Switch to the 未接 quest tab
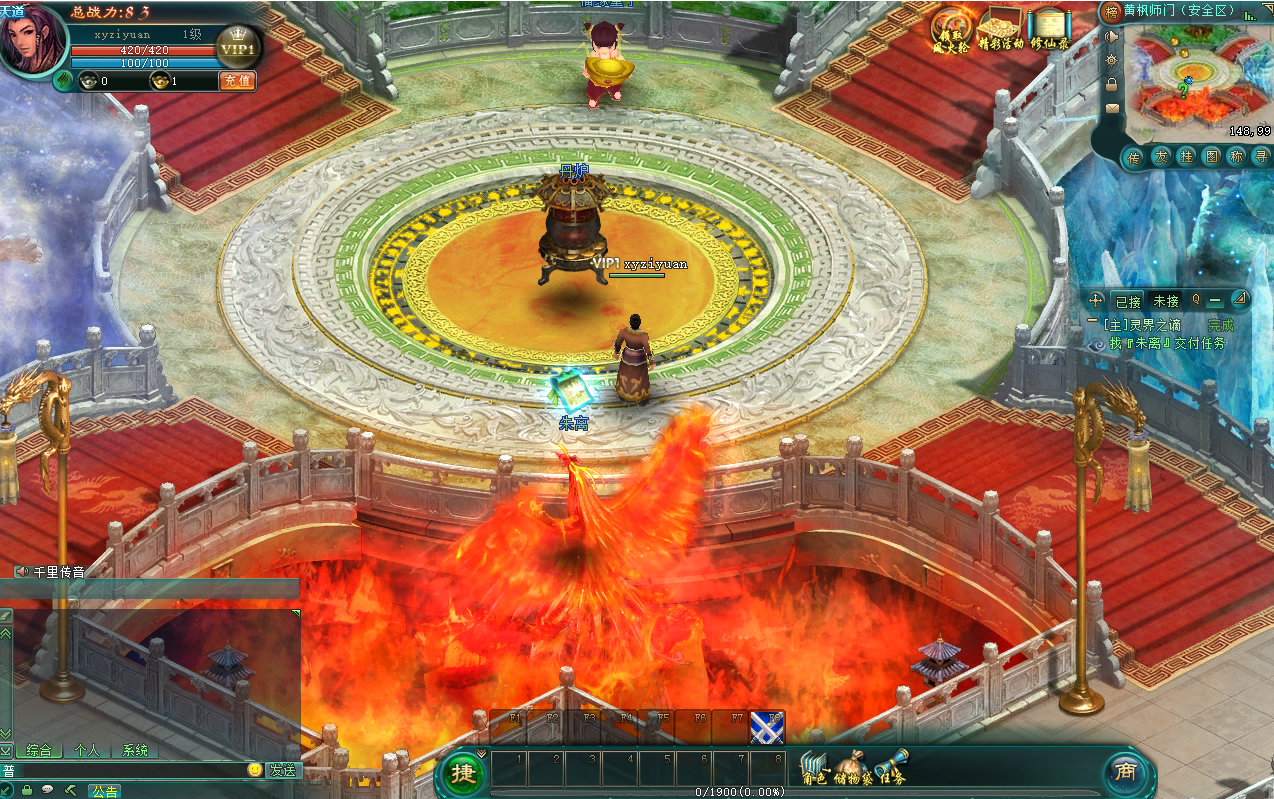The height and width of the screenshot is (799, 1274). coord(1166,300)
